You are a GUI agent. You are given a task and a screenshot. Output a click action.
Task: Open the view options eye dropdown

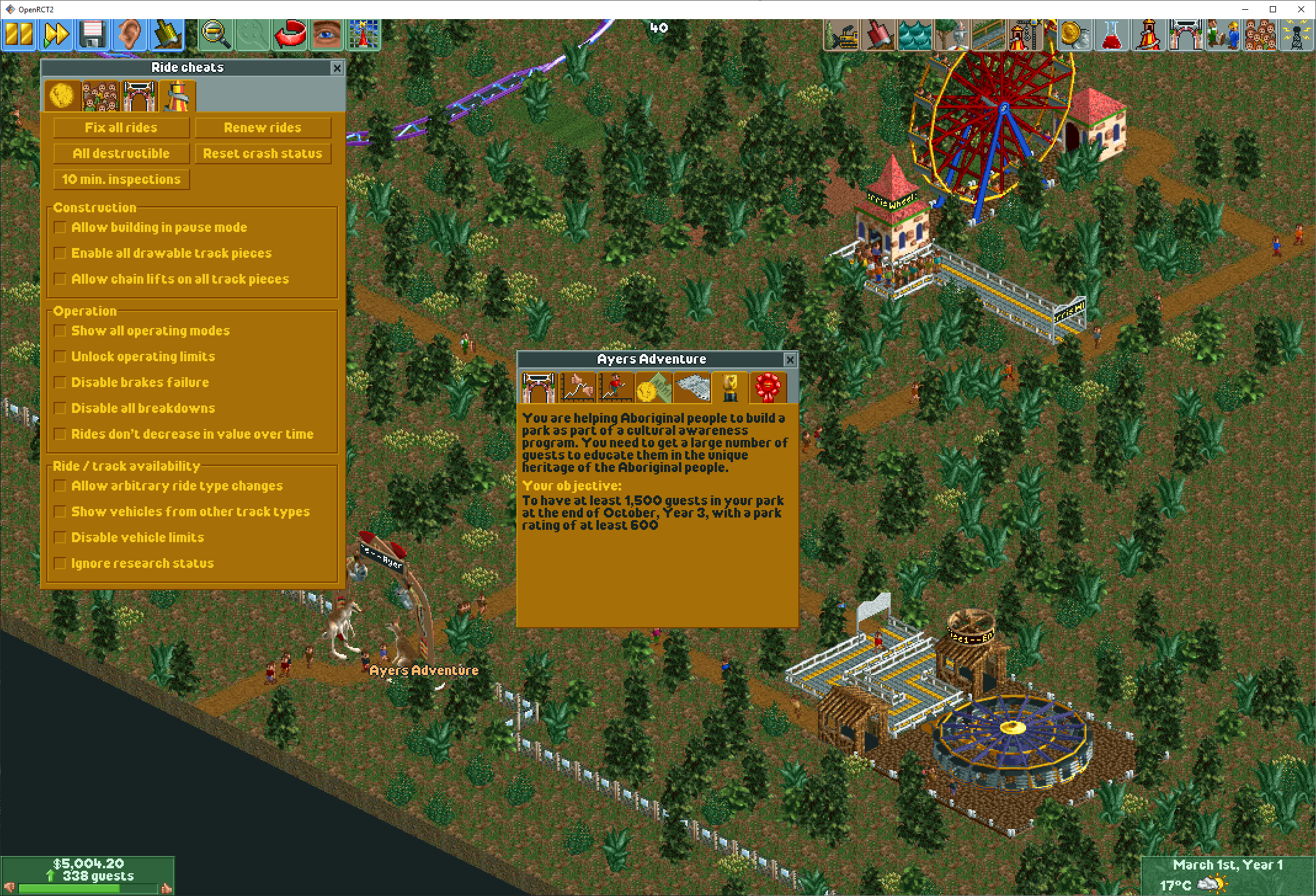pyautogui.click(x=326, y=34)
